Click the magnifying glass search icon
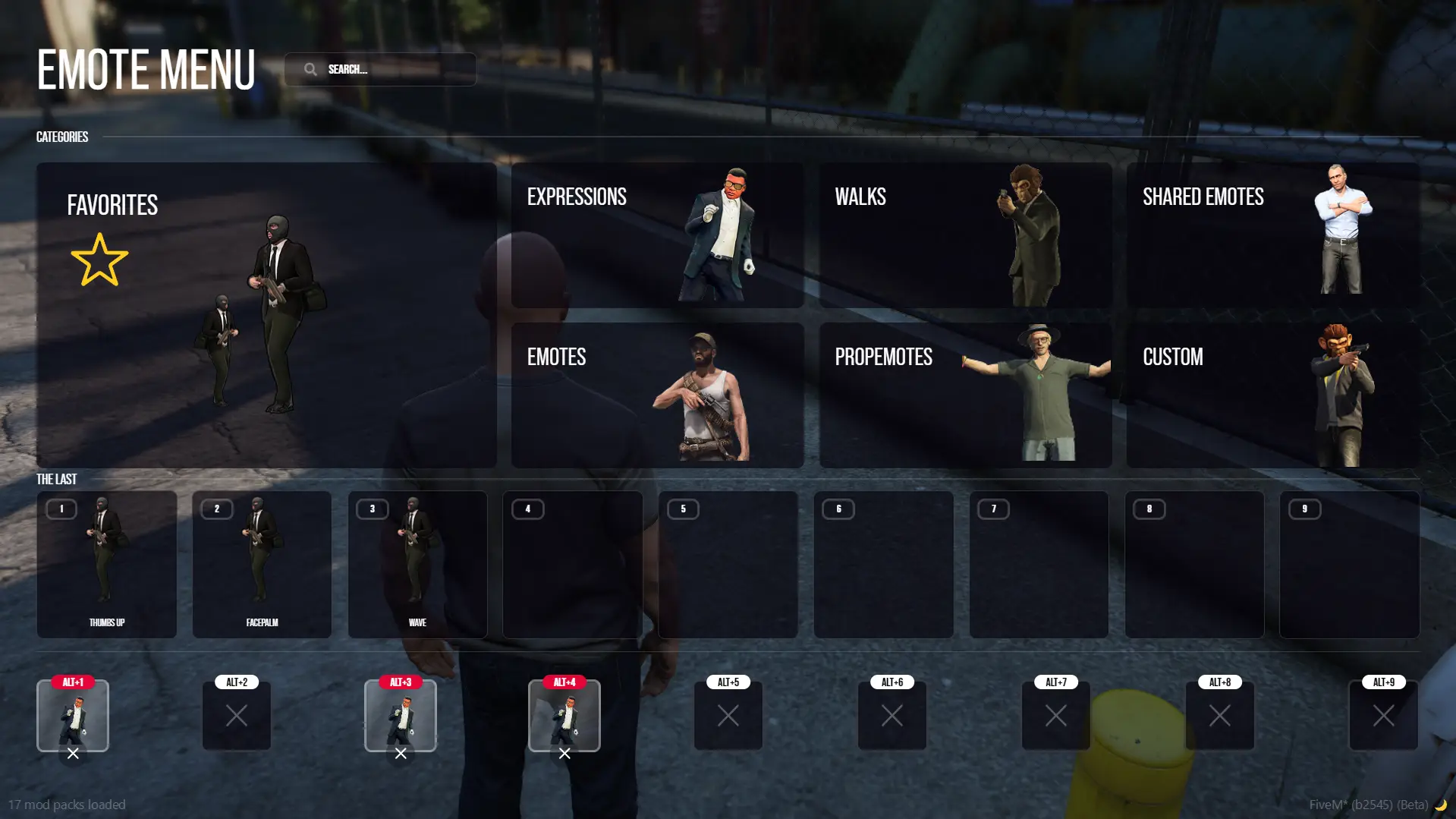This screenshot has height=819, width=1456. coord(311,68)
